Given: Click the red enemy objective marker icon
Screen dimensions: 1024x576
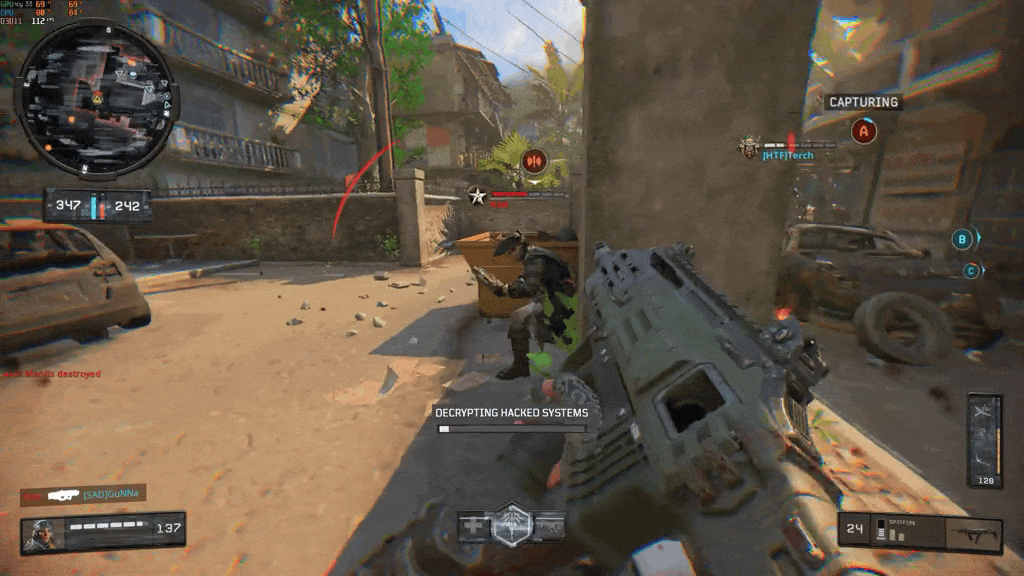Looking at the screenshot, I should [533, 160].
